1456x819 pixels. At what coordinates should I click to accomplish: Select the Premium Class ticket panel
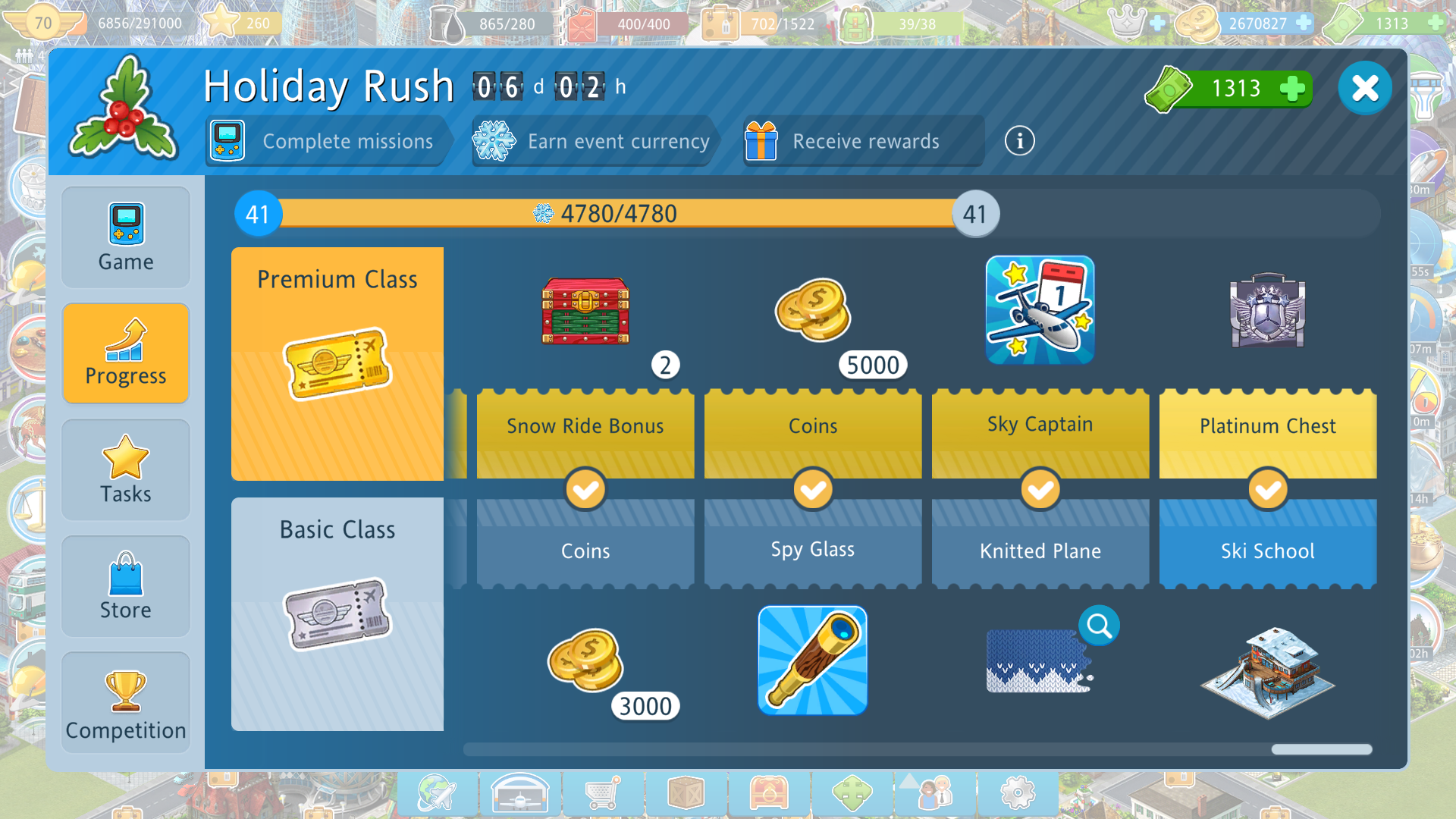coord(337,364)
